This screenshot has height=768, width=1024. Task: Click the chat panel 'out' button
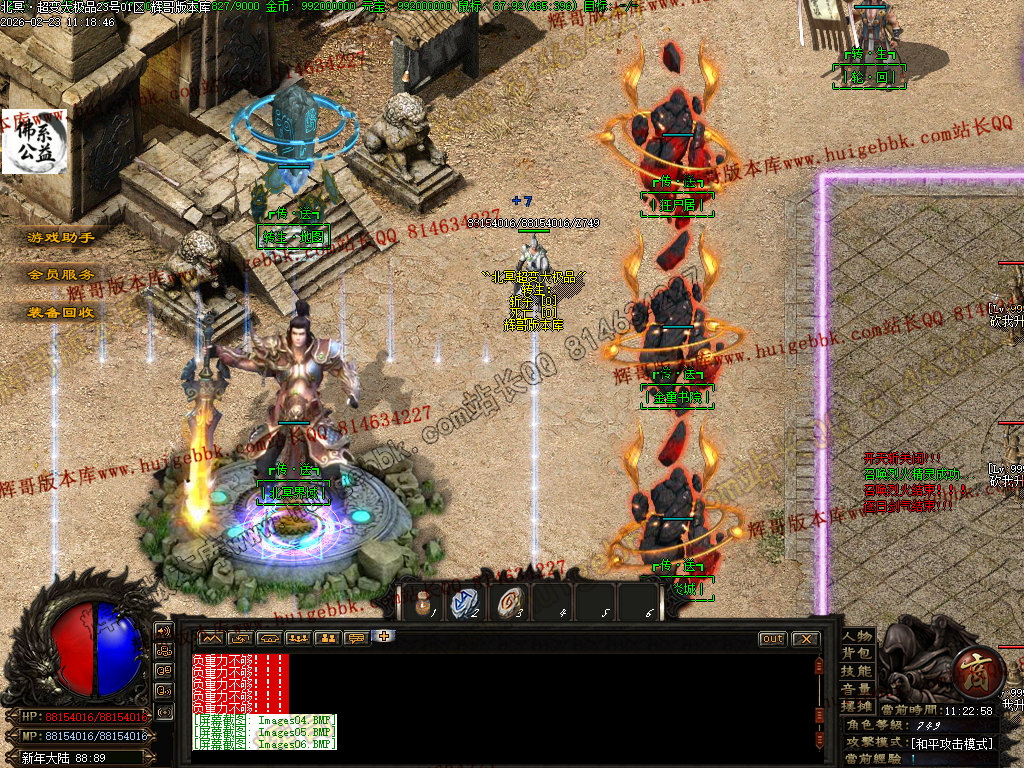click(x=773, y=638)
